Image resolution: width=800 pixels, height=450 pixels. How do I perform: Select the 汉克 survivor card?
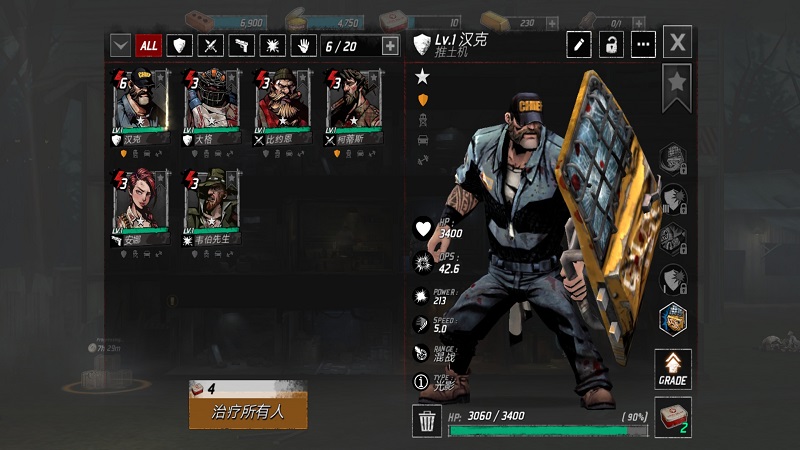pyautogui.click(x=139, y=107)
